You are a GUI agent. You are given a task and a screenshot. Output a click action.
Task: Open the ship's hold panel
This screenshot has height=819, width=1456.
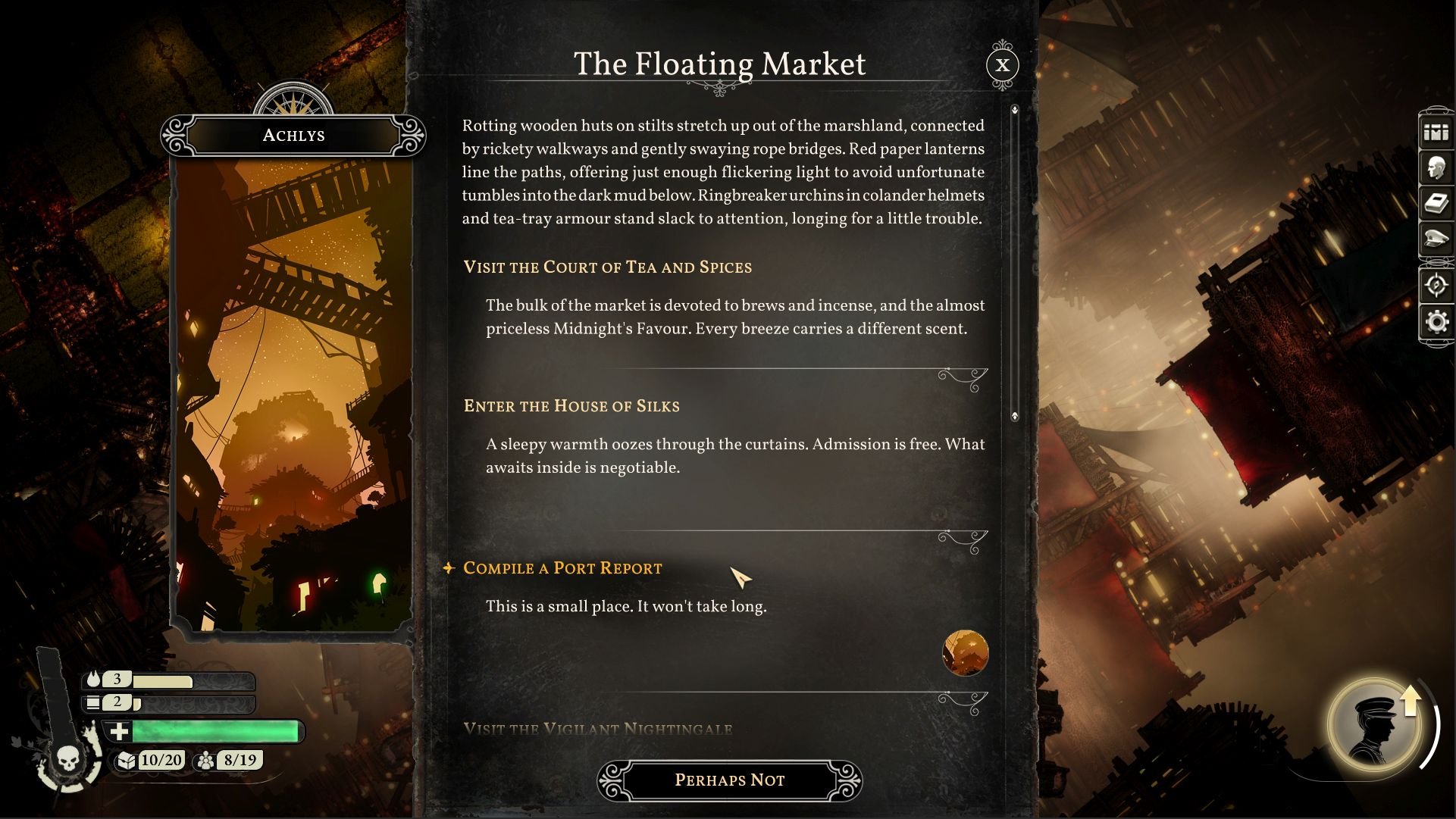point(1436,133)
